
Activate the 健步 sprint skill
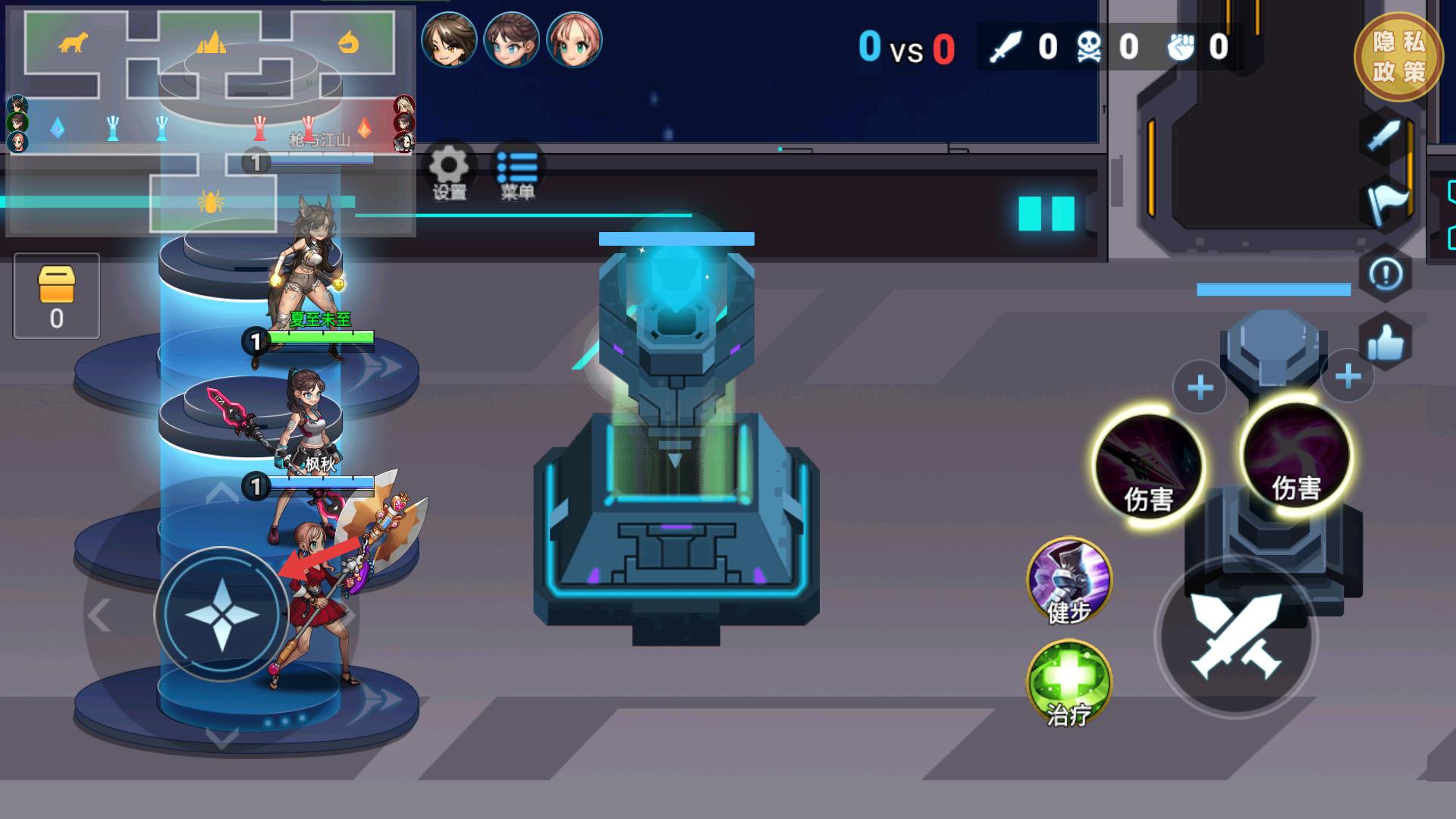pos(1069,581)
